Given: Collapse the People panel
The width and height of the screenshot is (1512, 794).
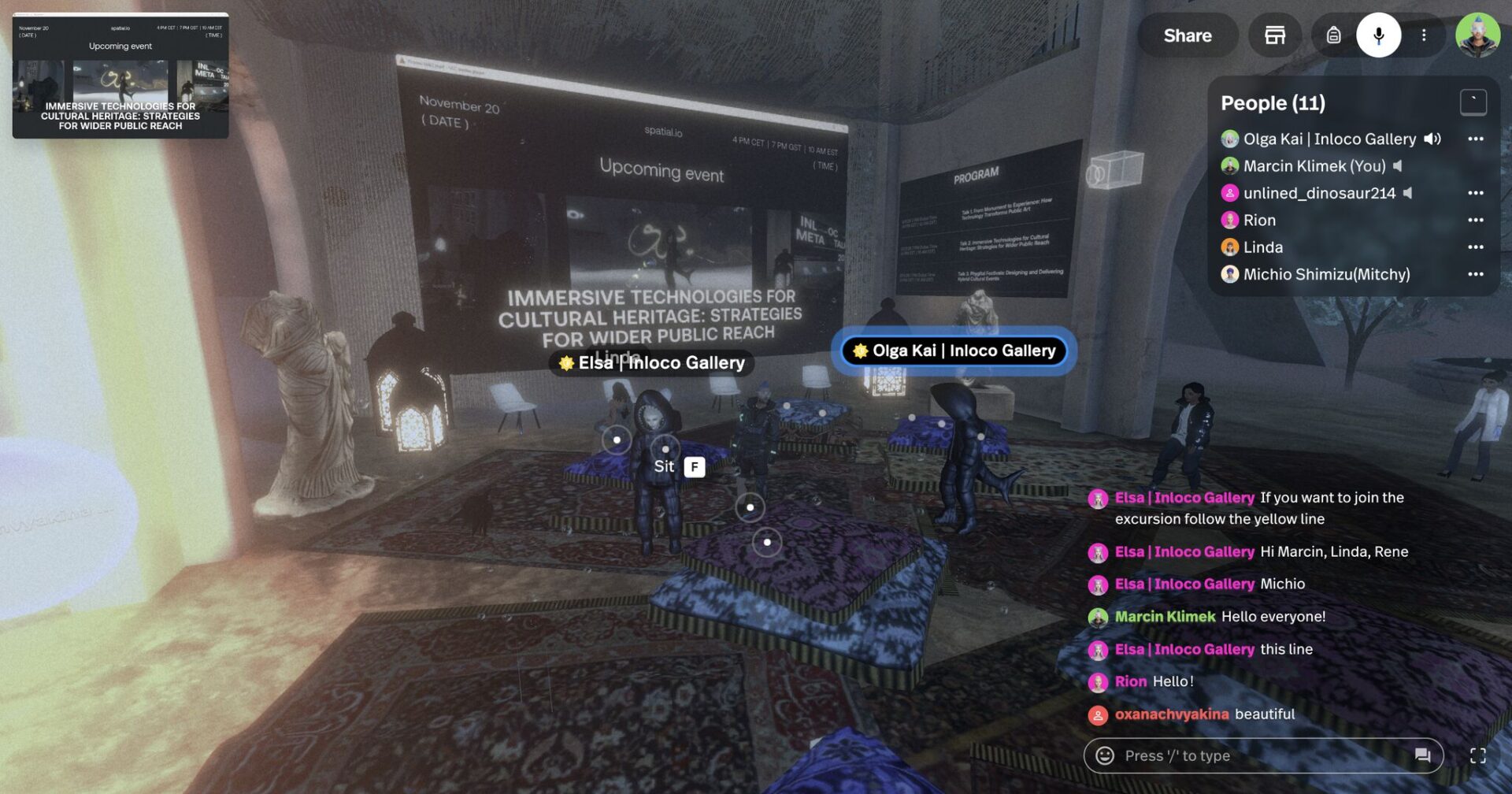Looking at the screenshot, I should pyautogui.click(x=1473, y=102).
